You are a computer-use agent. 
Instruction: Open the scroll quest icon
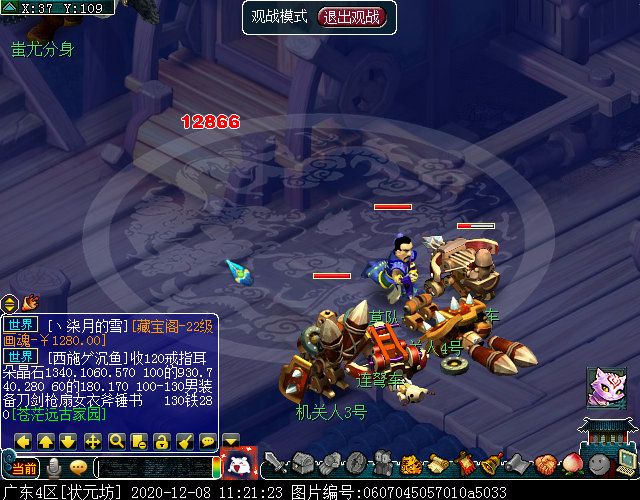coord(437,463)
